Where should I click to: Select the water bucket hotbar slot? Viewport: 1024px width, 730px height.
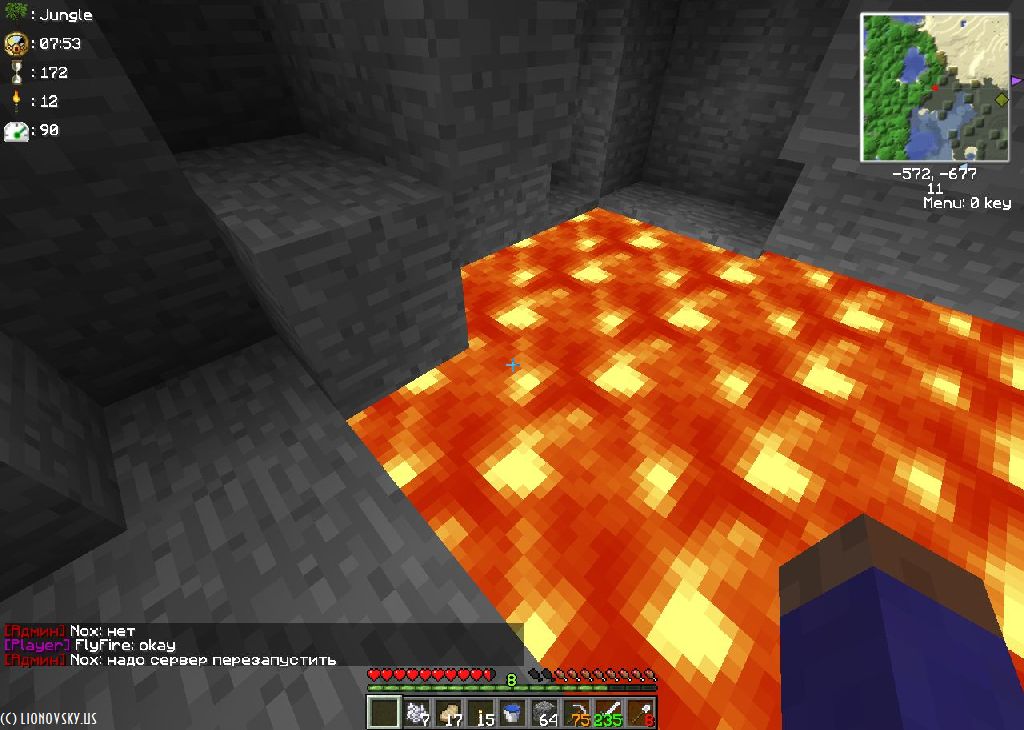(512, 714)
